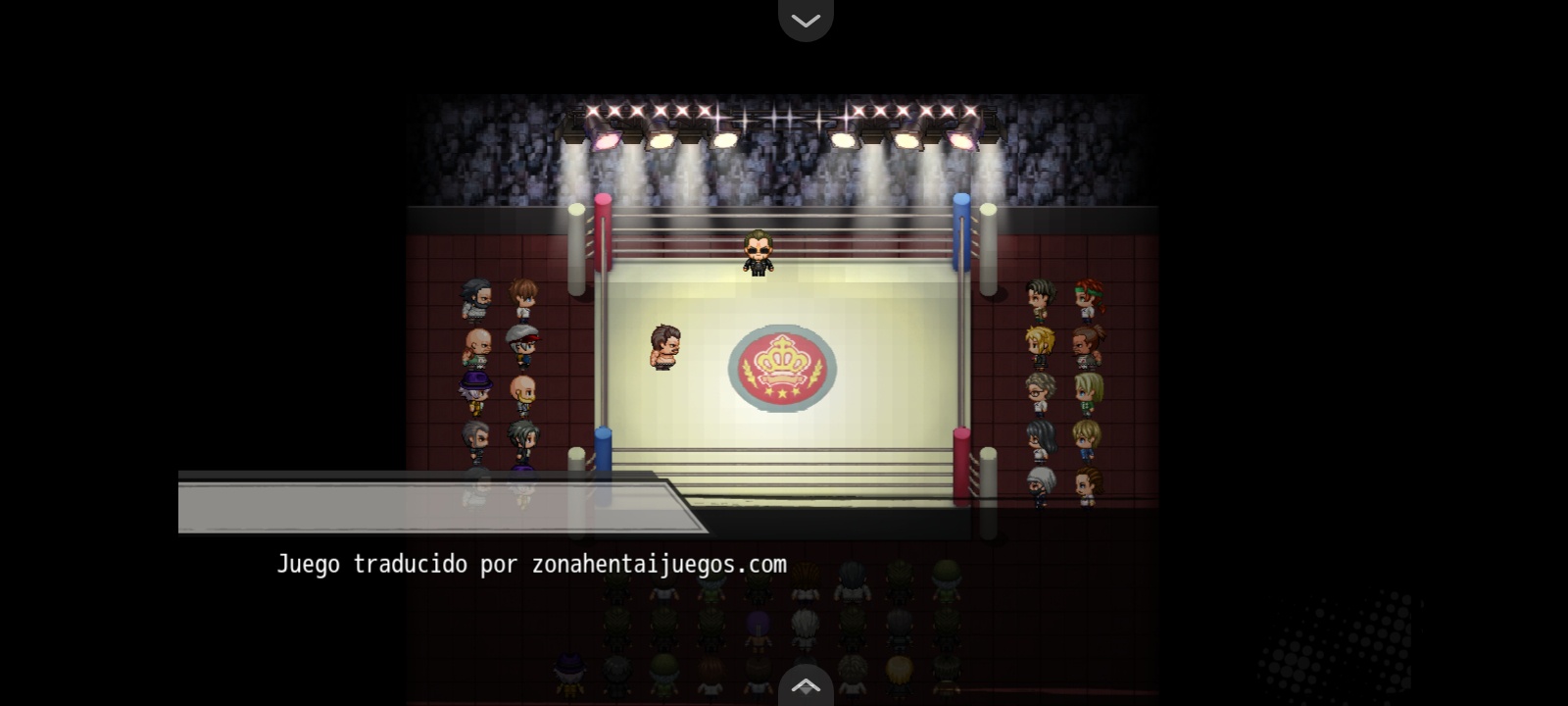1568x706 pixels.
Task: Expand the top downward chevron tab
Action: pos(806,20)
